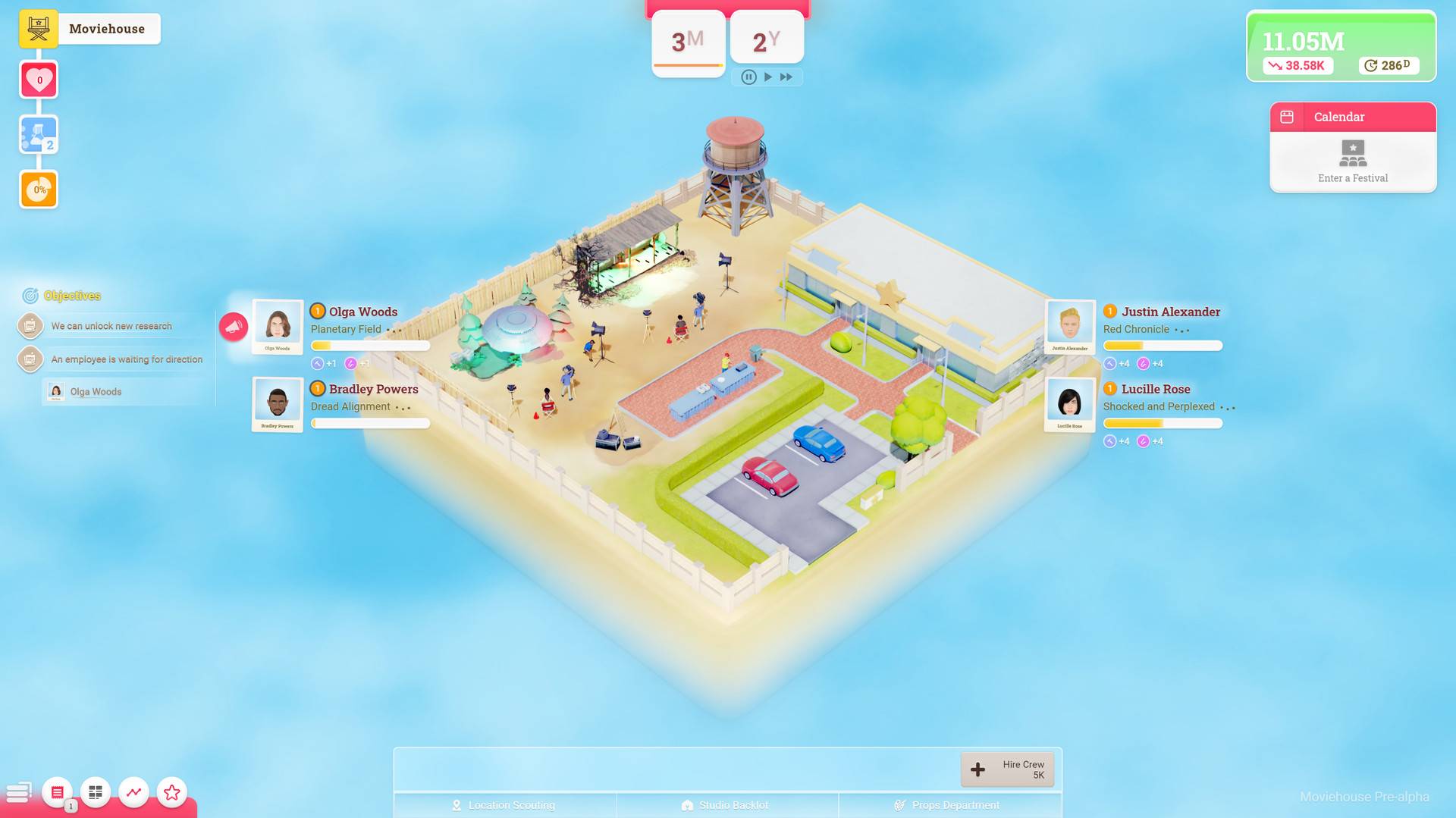Switch to the Location Scouting tab
This screenshot has width=1456, height=818.
tap(505, 805)
